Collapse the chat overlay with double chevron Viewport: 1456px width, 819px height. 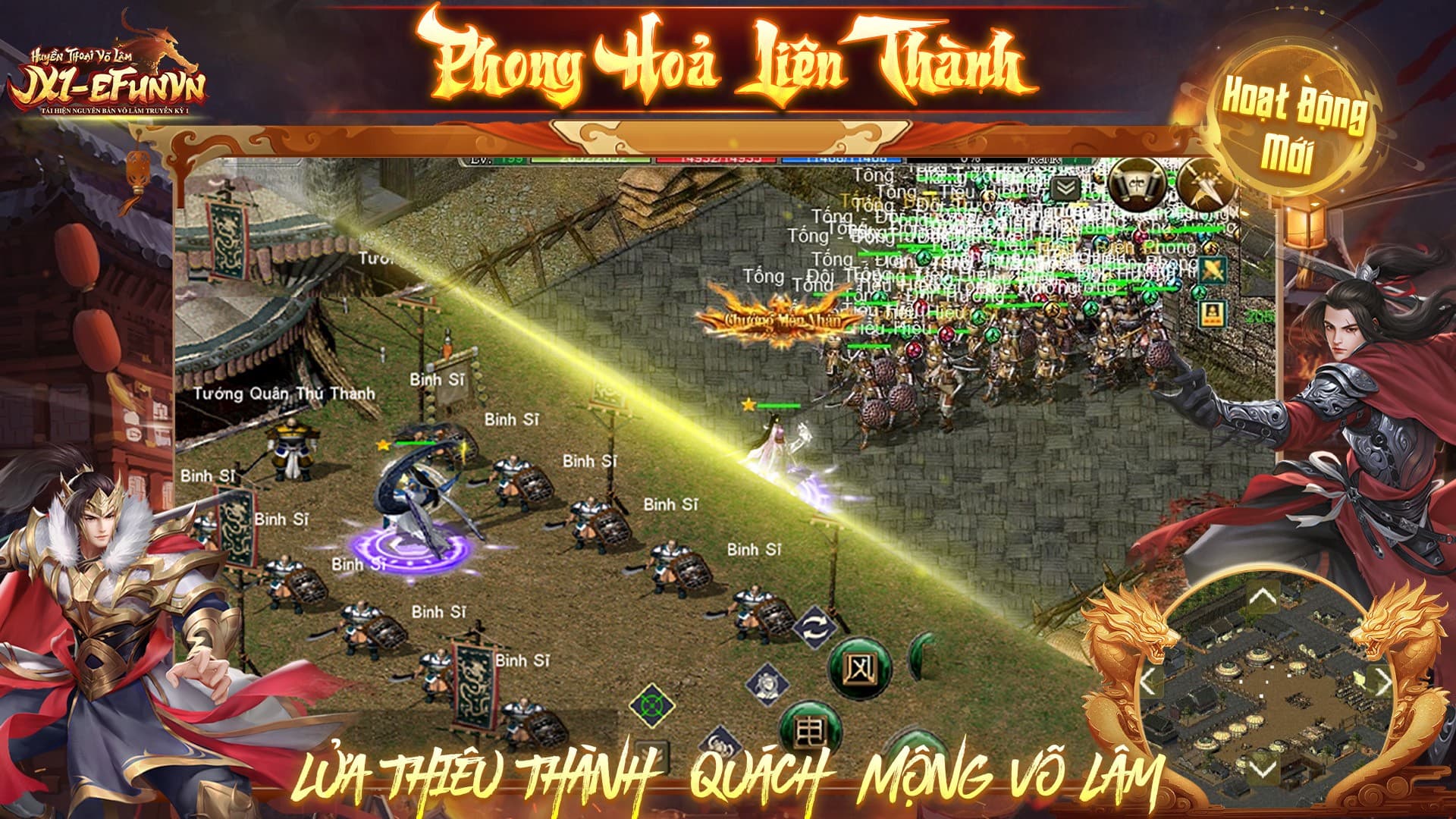(1065, 187)
